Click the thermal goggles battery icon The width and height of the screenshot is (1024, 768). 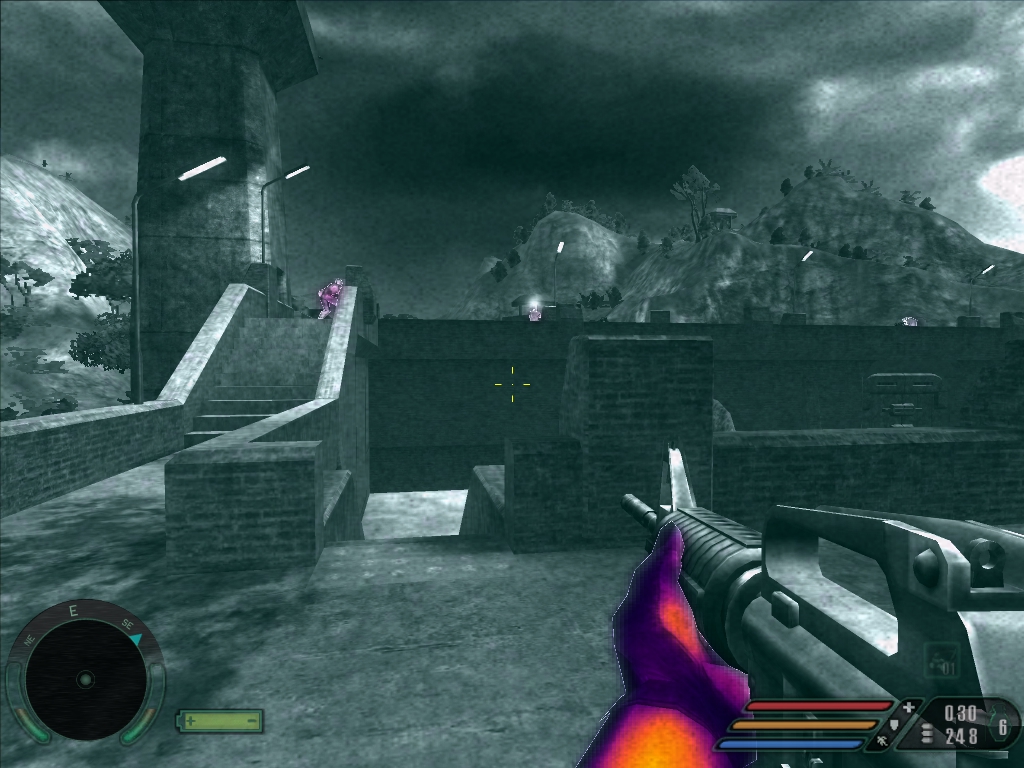[220, 720]
